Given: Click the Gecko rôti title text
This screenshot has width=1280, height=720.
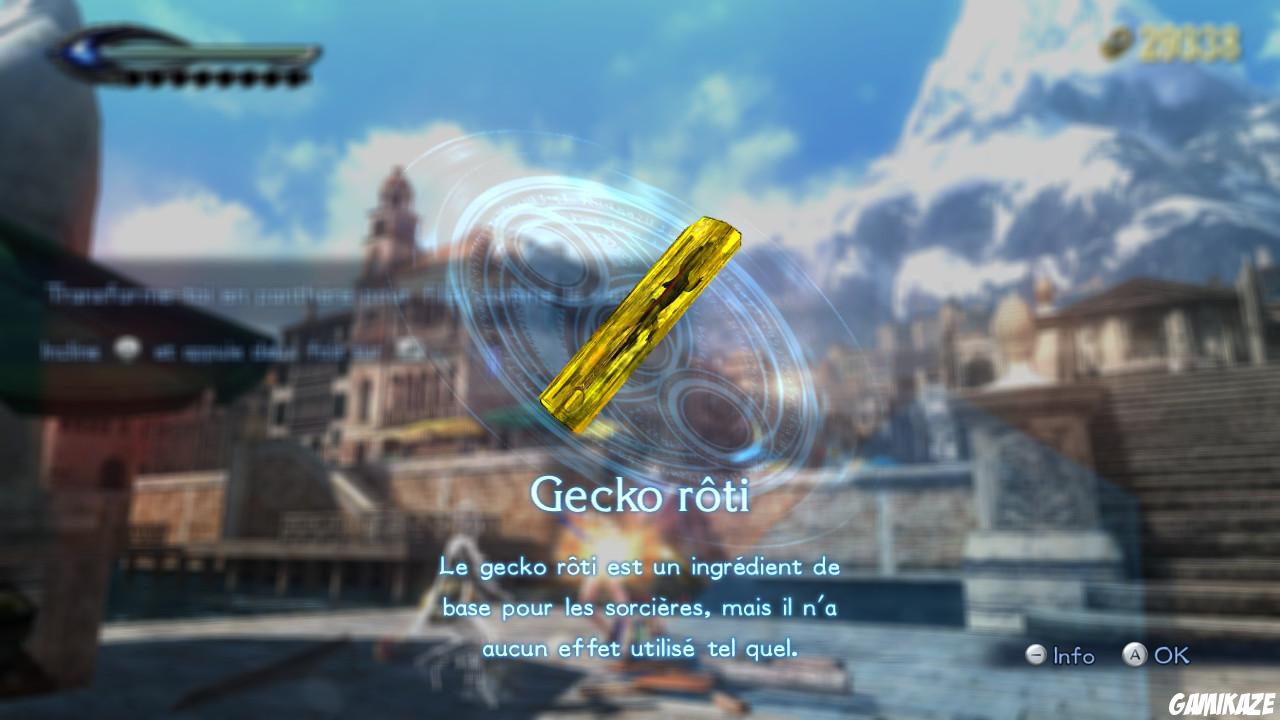Looking at the screenshot, I should pyautogui.click(x=641, y=492).
